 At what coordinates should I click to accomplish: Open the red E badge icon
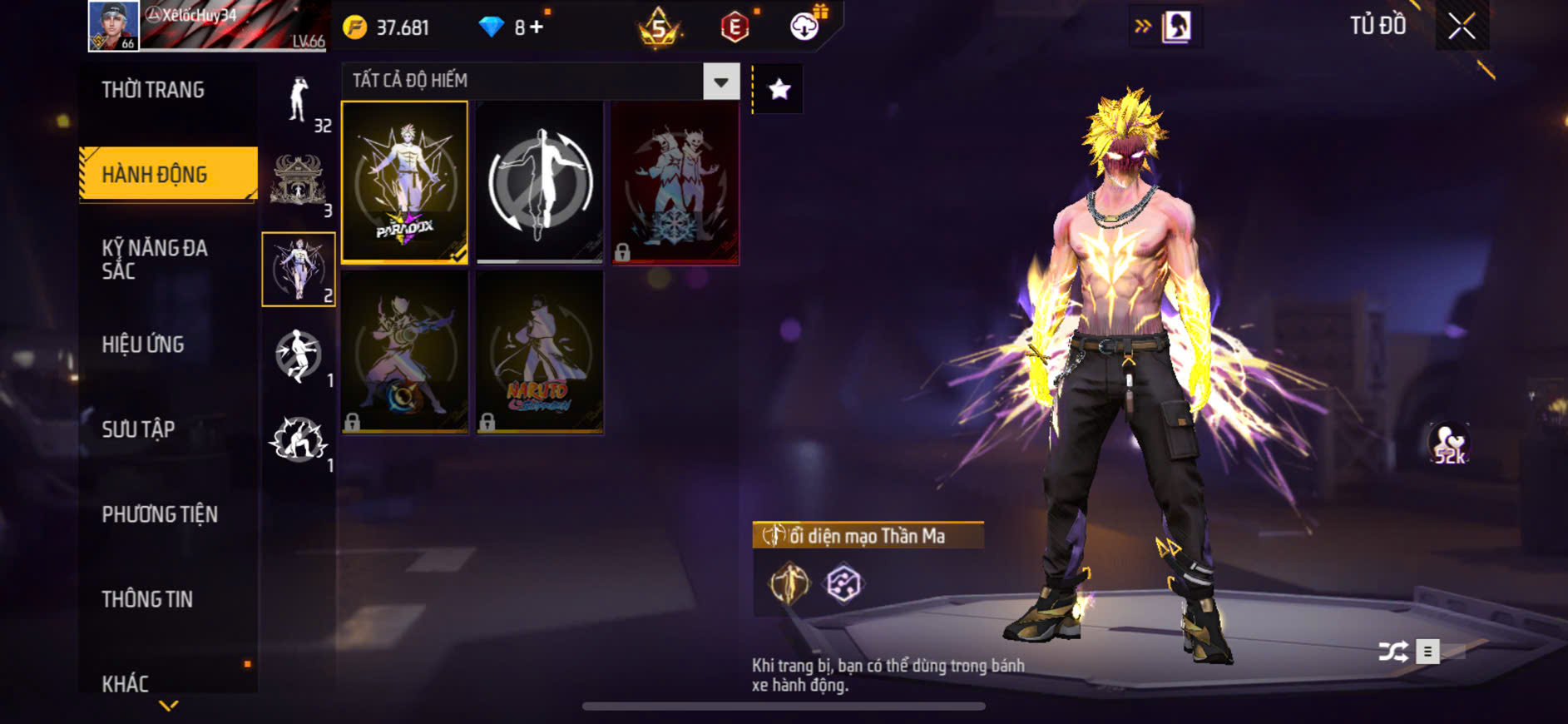tap(735, 27)
